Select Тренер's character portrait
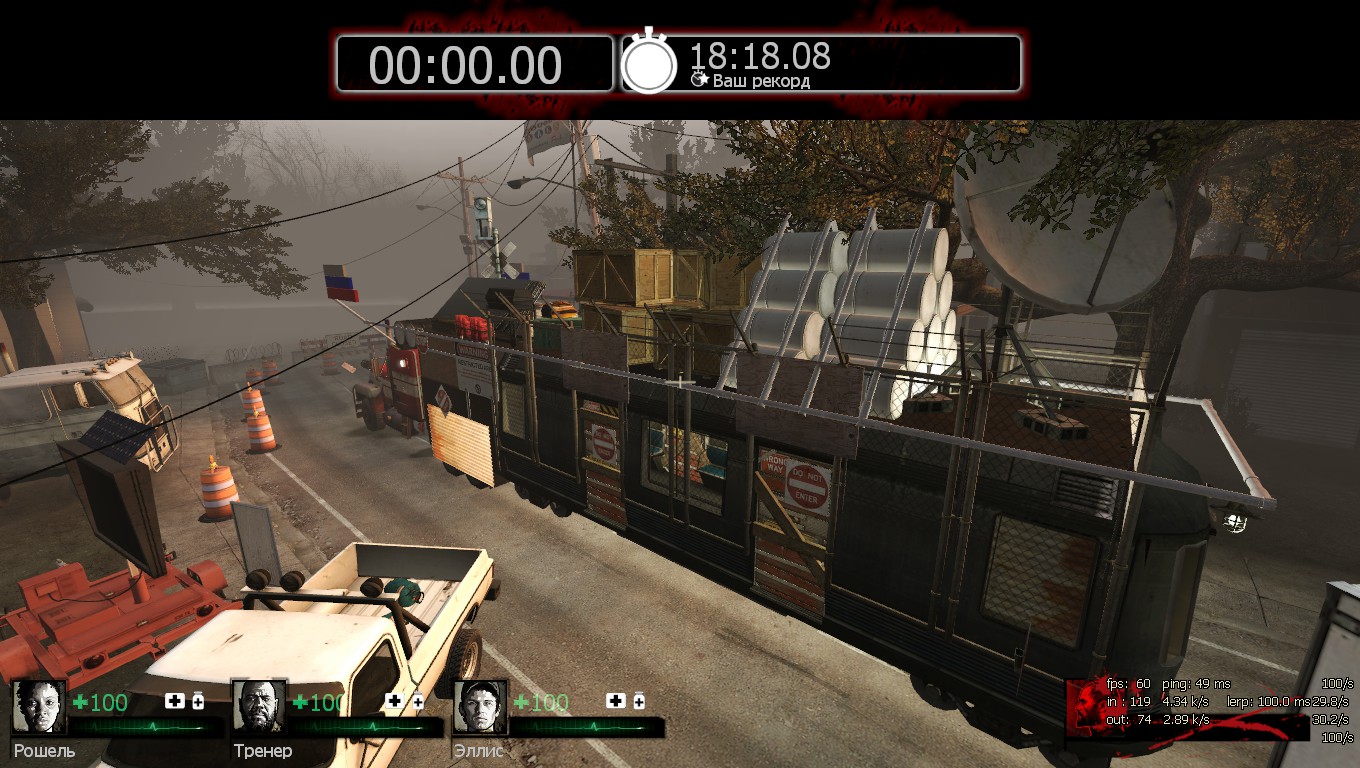This screenshot has height=768, width=1360. [259, 707]
